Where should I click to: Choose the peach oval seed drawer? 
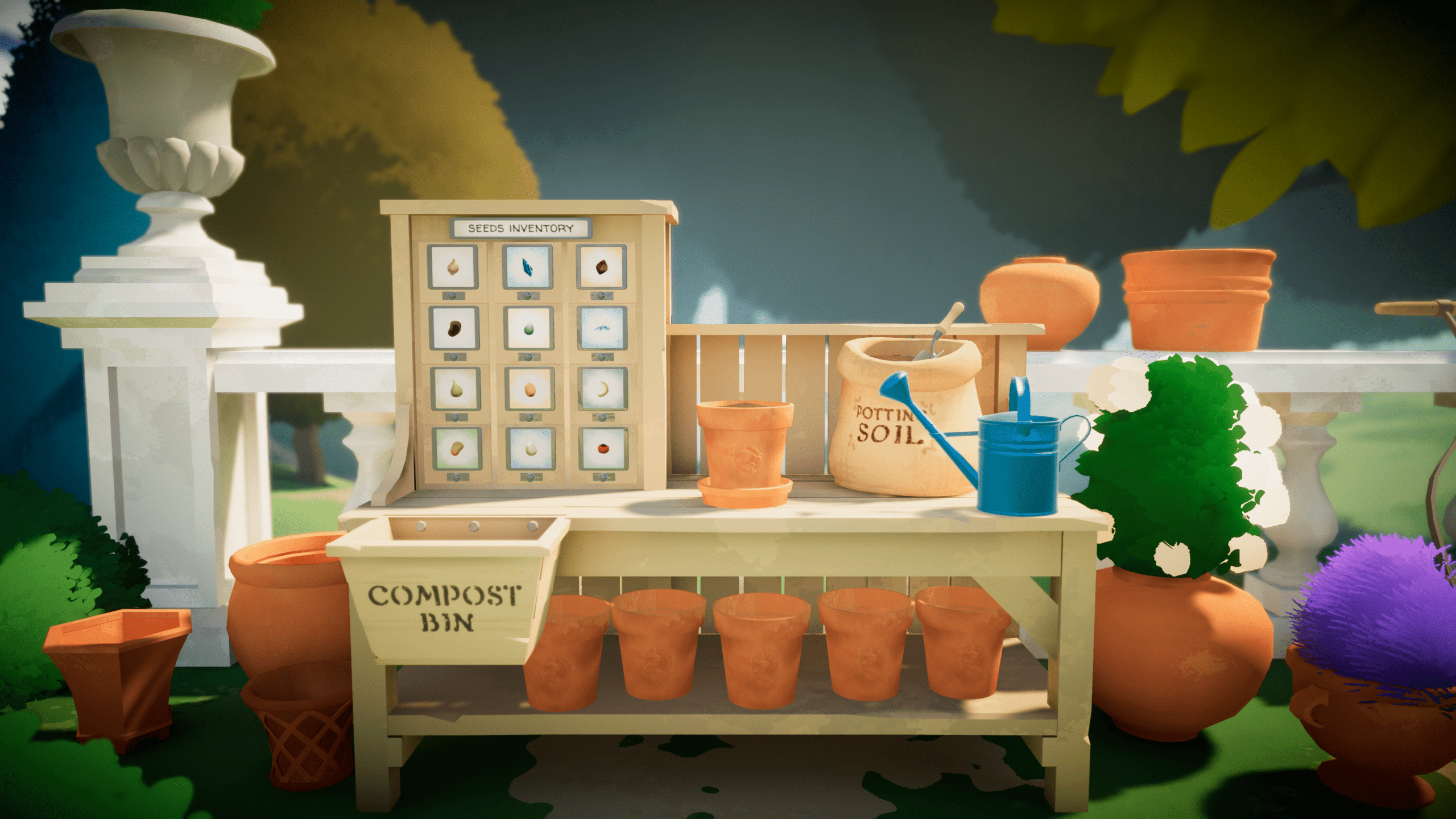click(530, 389)
